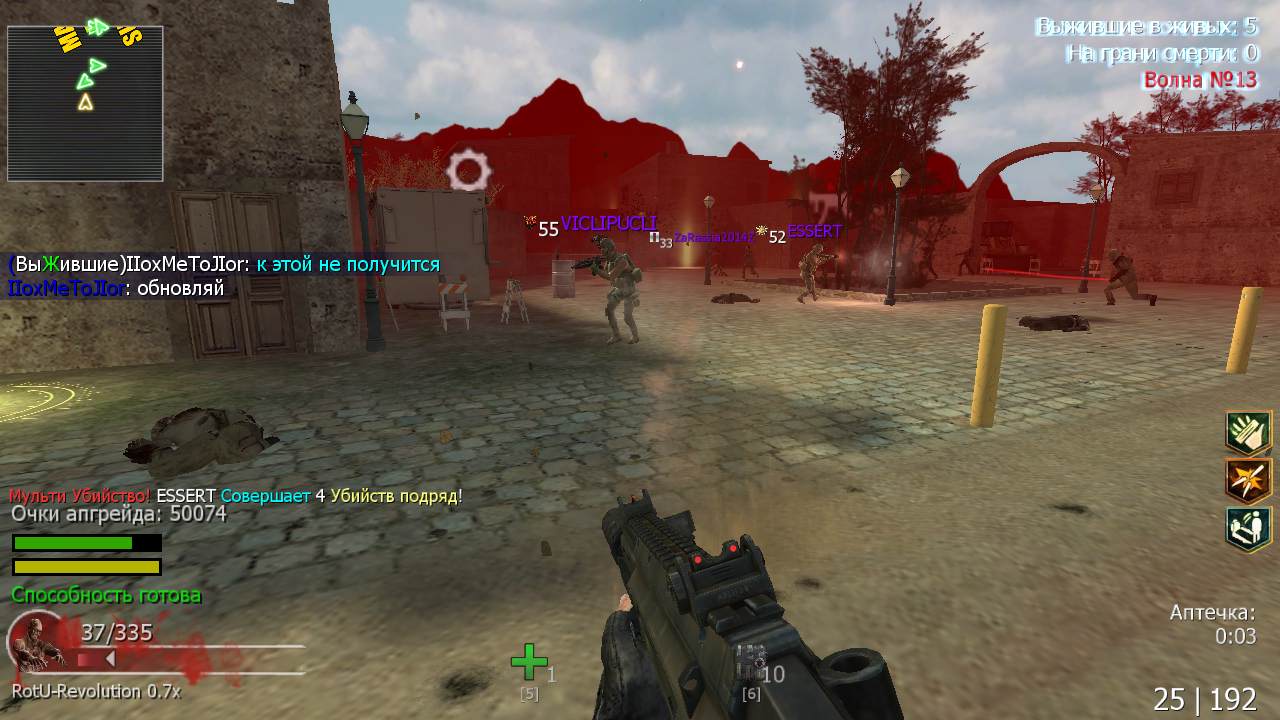The width and height of the screenshot is (1280, 720).
Task: Click the soldier reviving teammate perk icon
Action: tap(1248, 528)
